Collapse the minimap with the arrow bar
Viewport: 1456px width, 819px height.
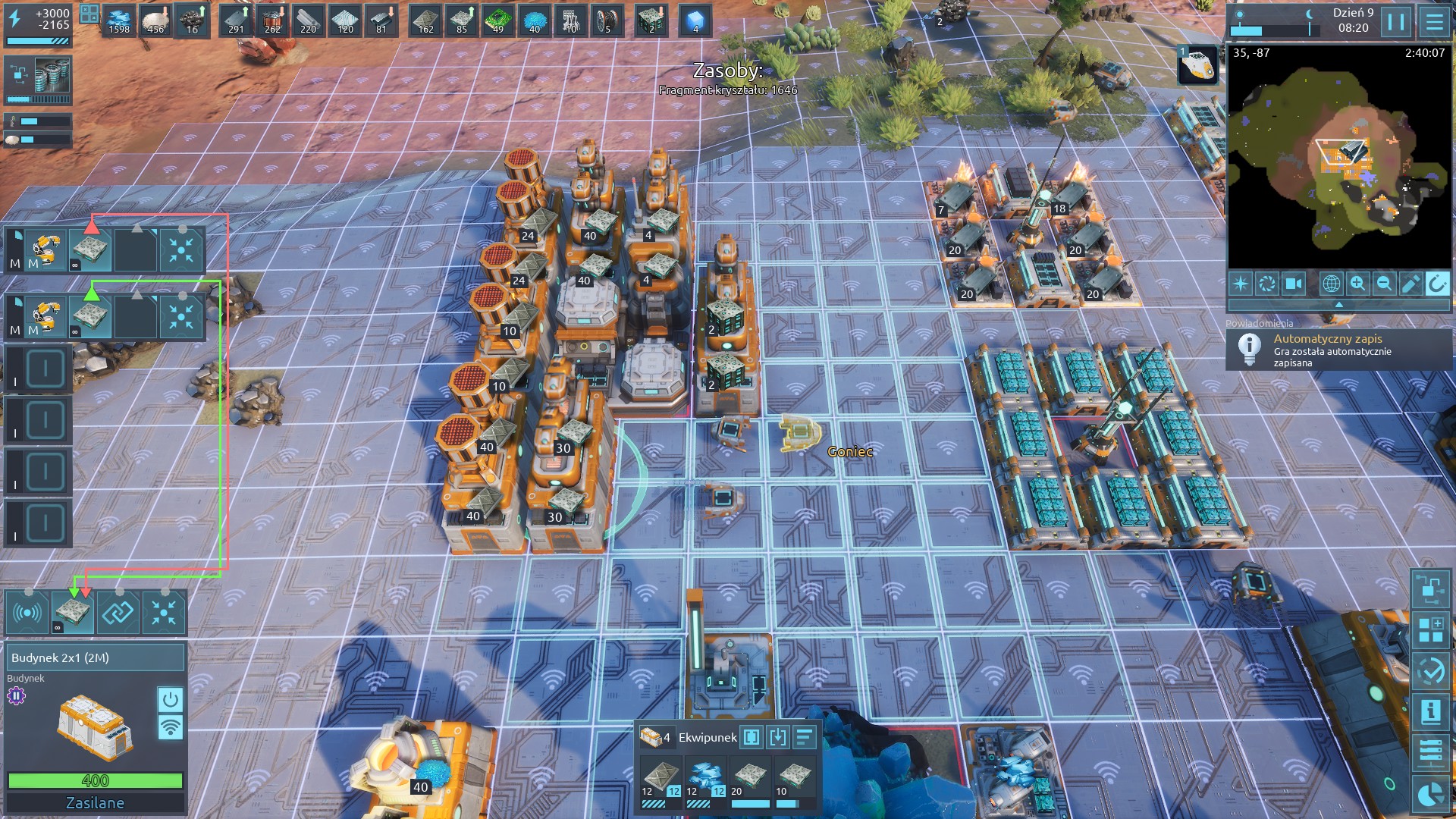1338,304
